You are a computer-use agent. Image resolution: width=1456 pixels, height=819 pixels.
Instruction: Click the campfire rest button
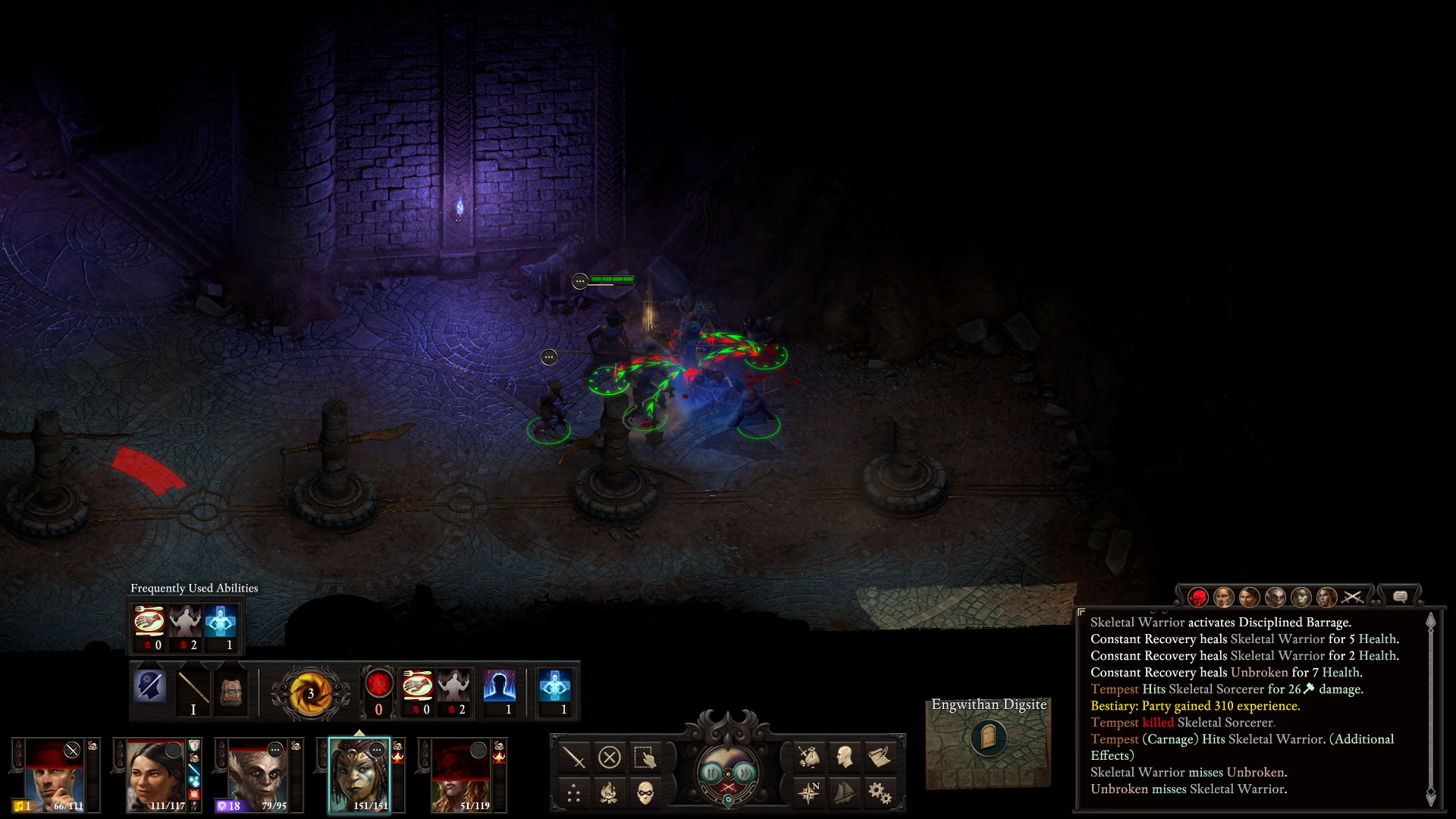pos(610,793)
